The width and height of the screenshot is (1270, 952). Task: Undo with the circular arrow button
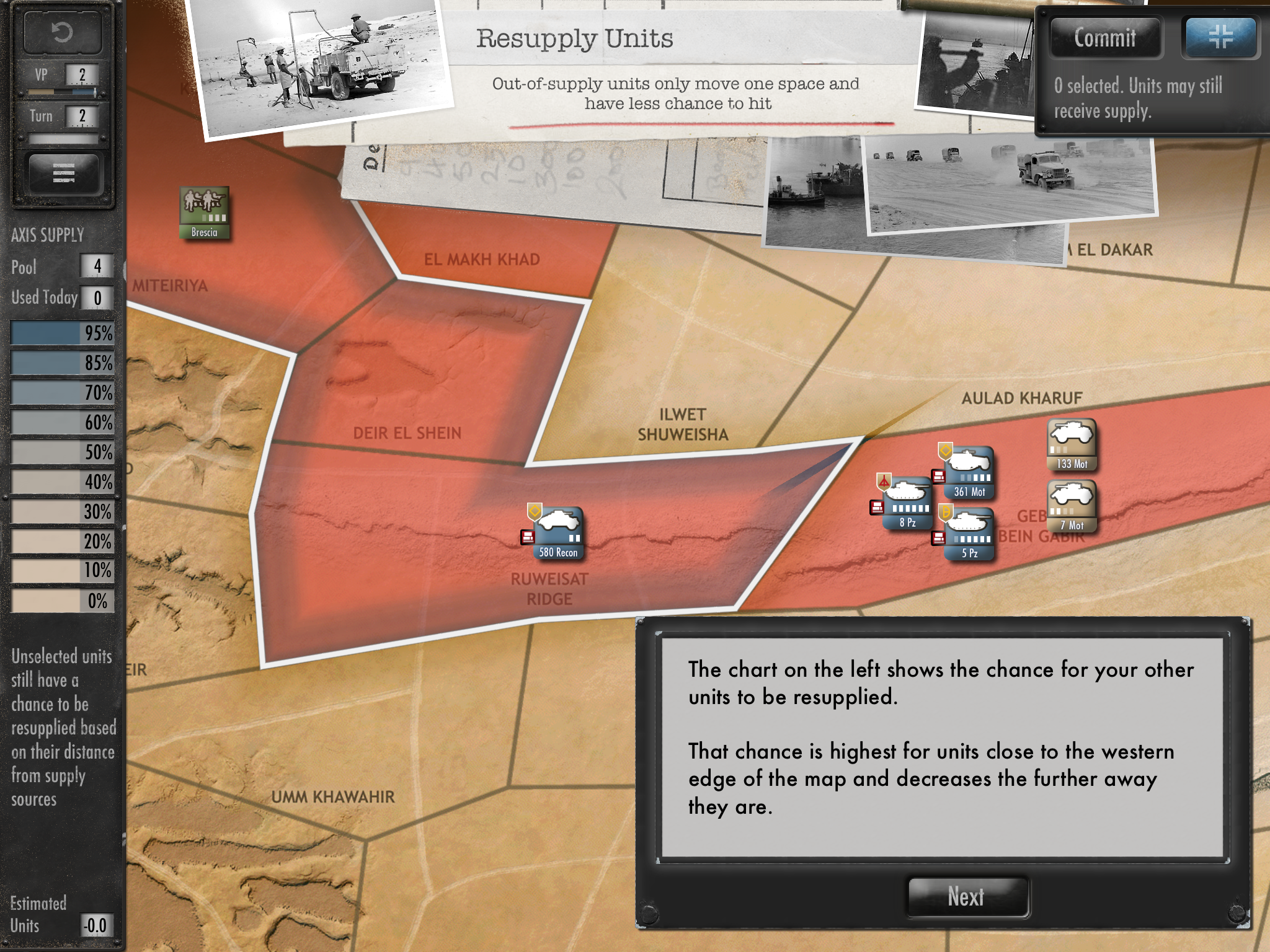click(x=62, y=32)
